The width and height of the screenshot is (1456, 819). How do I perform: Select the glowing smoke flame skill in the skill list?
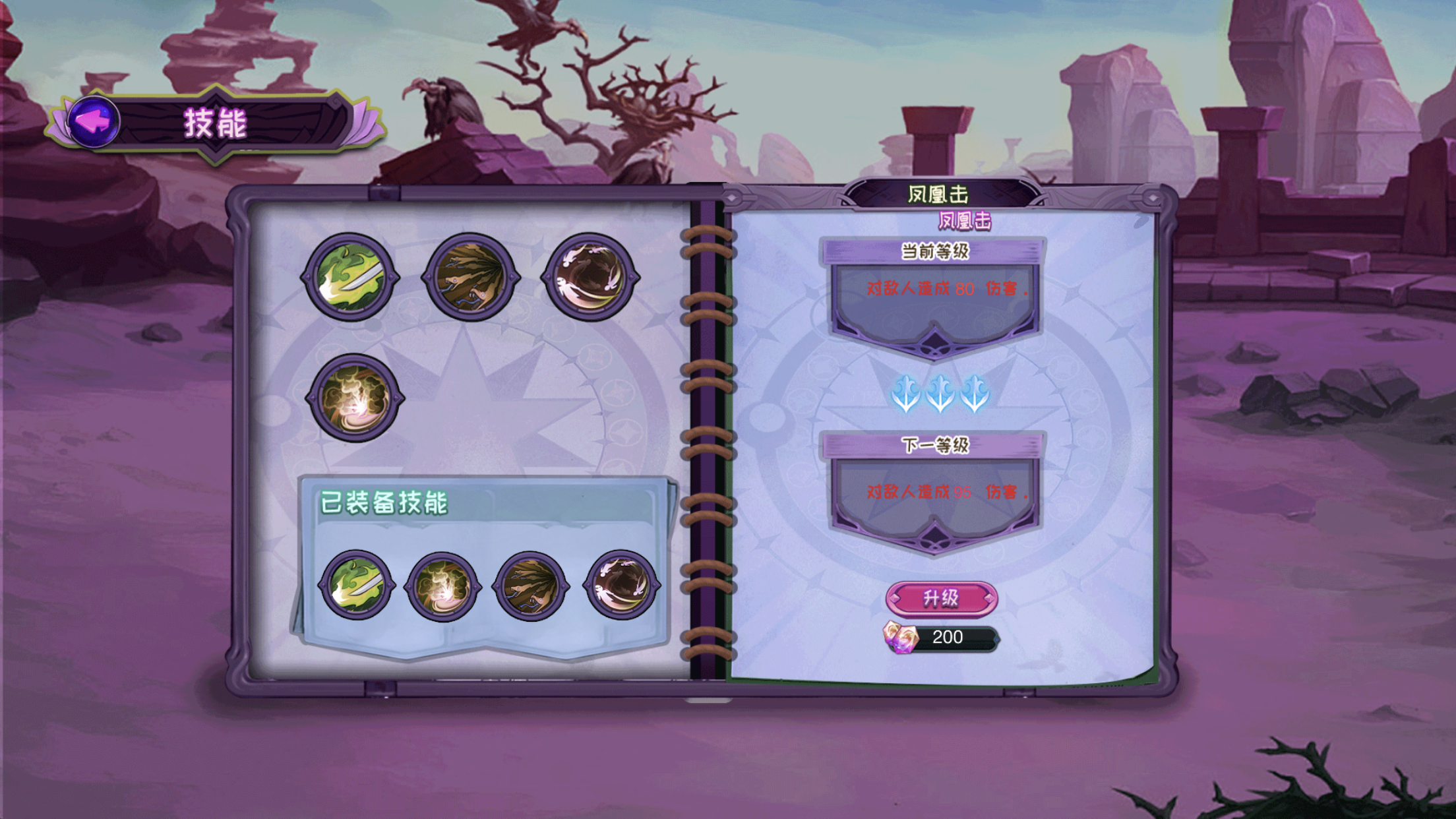[355, 398]
